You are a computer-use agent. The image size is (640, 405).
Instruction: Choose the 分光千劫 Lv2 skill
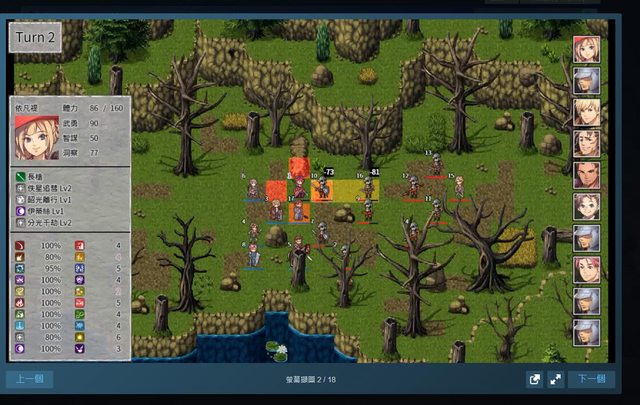point(55,222)
